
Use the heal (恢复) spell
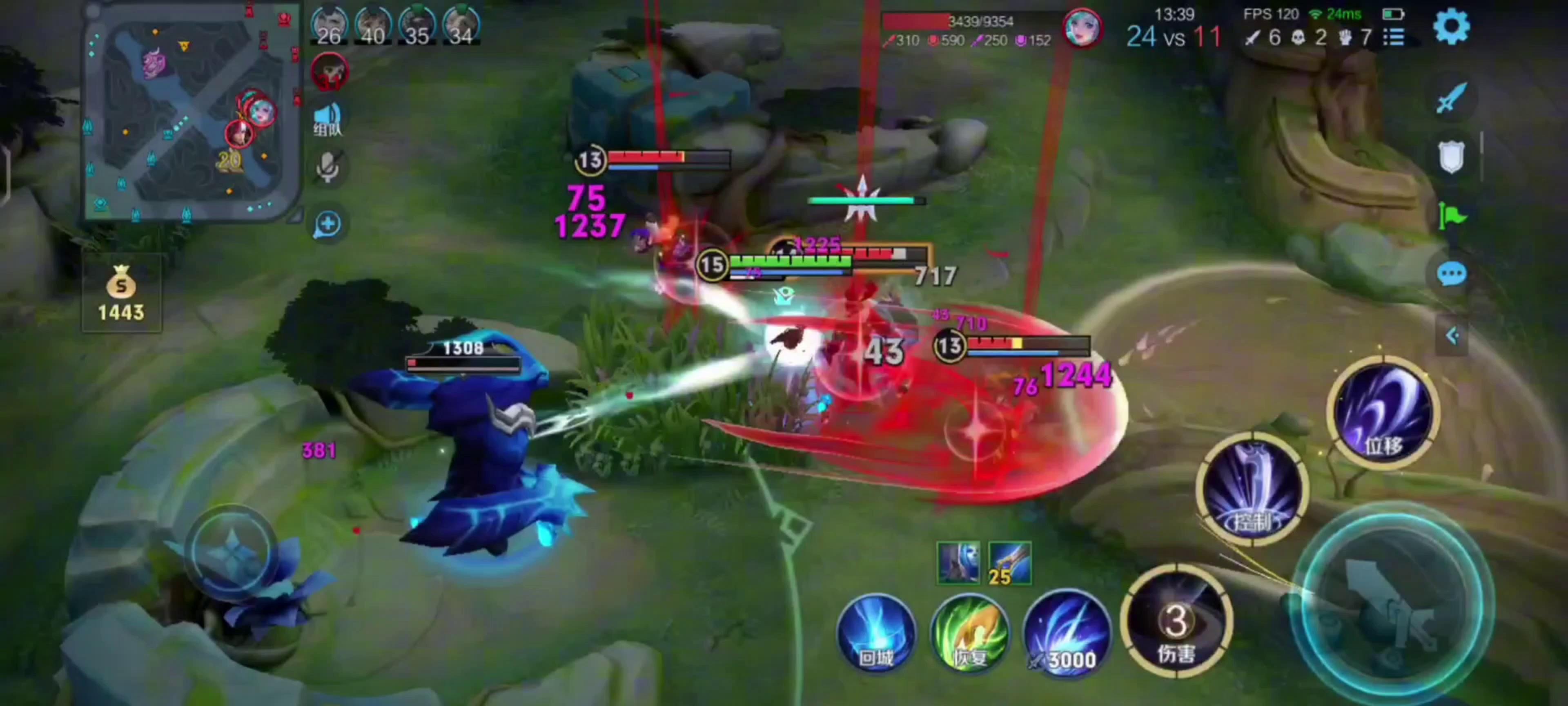(970, 634)
